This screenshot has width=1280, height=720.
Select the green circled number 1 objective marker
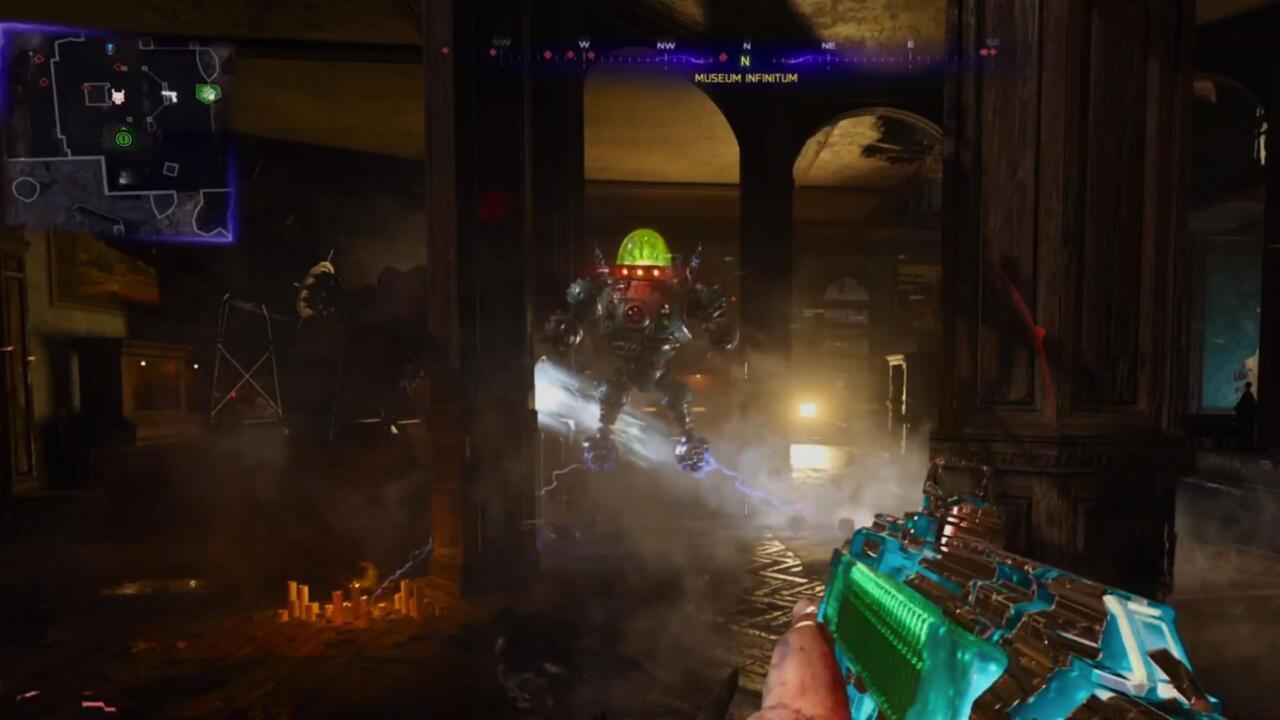tap(124, 139)
